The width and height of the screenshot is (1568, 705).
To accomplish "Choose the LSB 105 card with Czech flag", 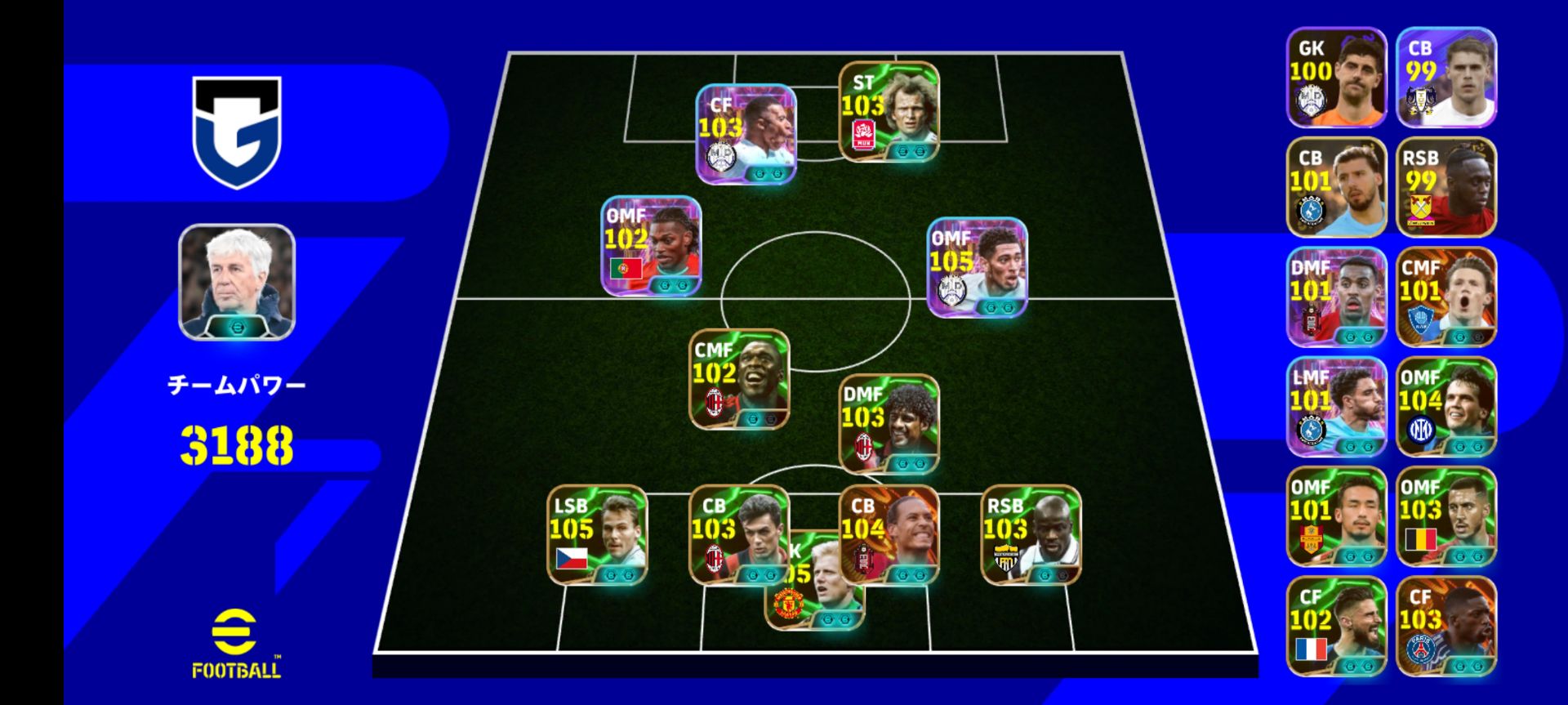I will (597, 535).
